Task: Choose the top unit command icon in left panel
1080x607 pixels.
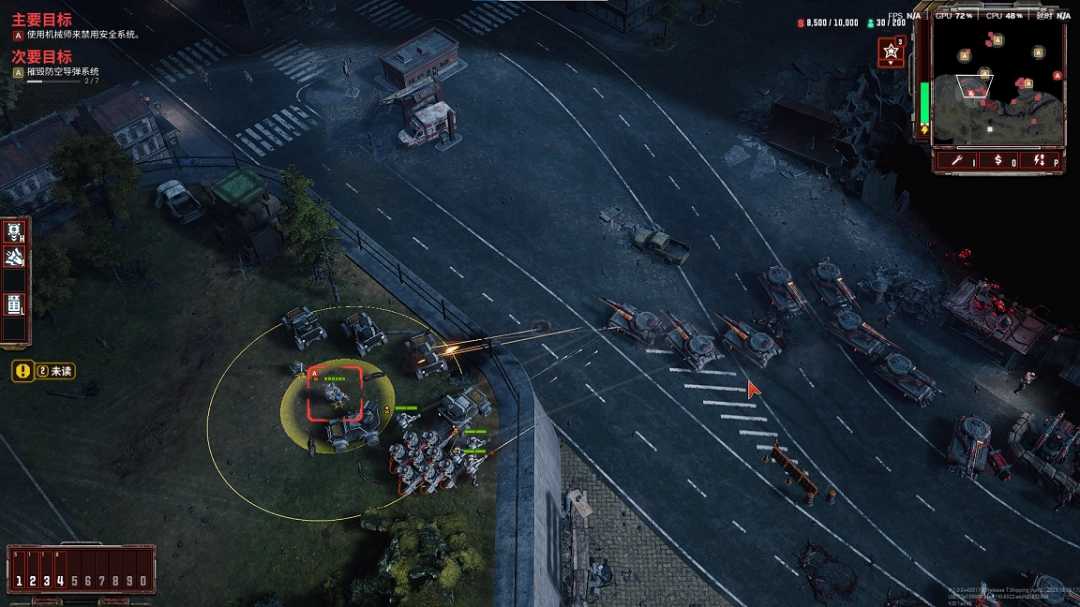Action: [15, 233]
